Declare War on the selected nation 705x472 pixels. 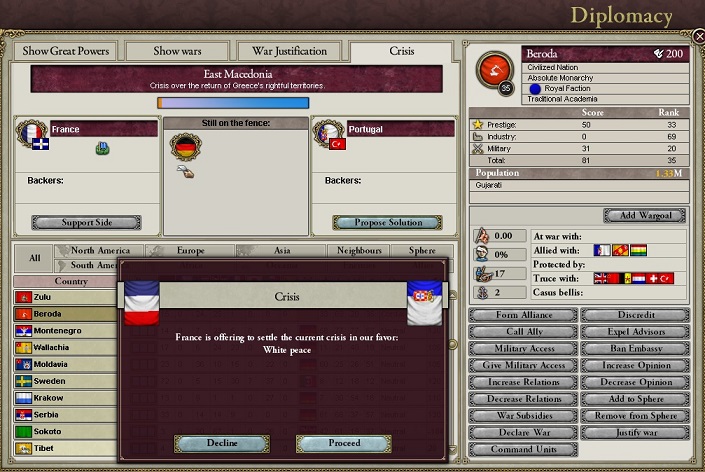pos(521,432)
